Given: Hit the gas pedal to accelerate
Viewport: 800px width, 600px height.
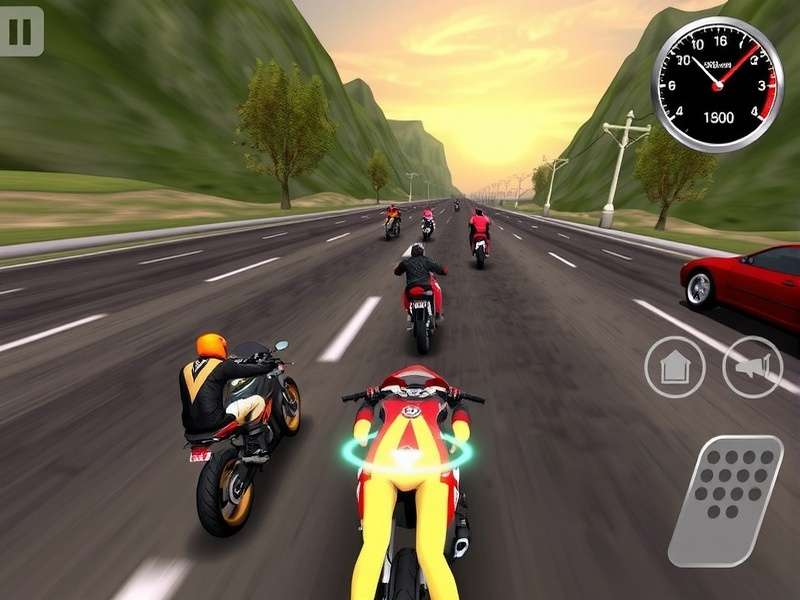Looking at the screenshot, I should pos(726,500).
